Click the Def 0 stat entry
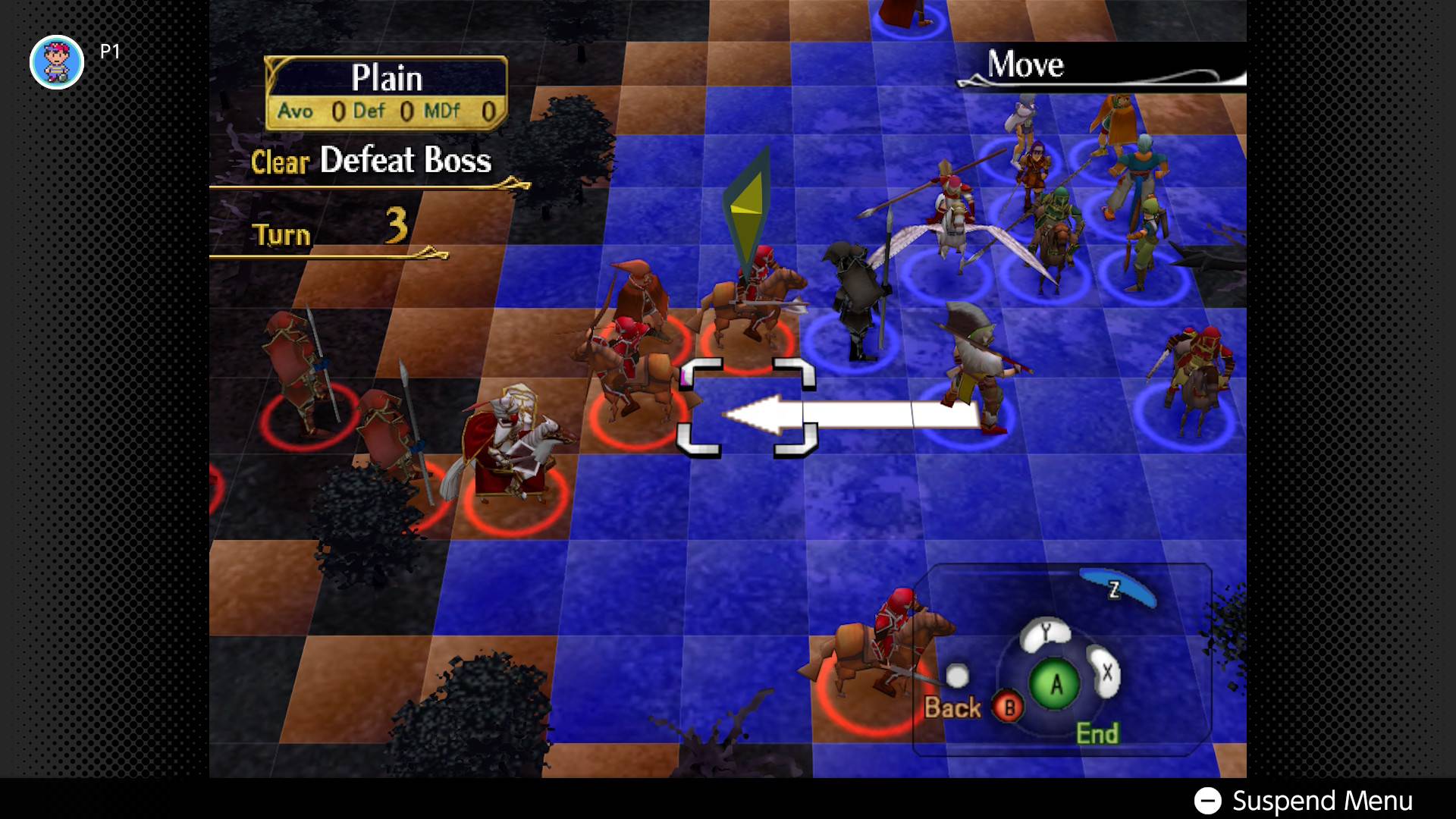 [x=388, y=111]
